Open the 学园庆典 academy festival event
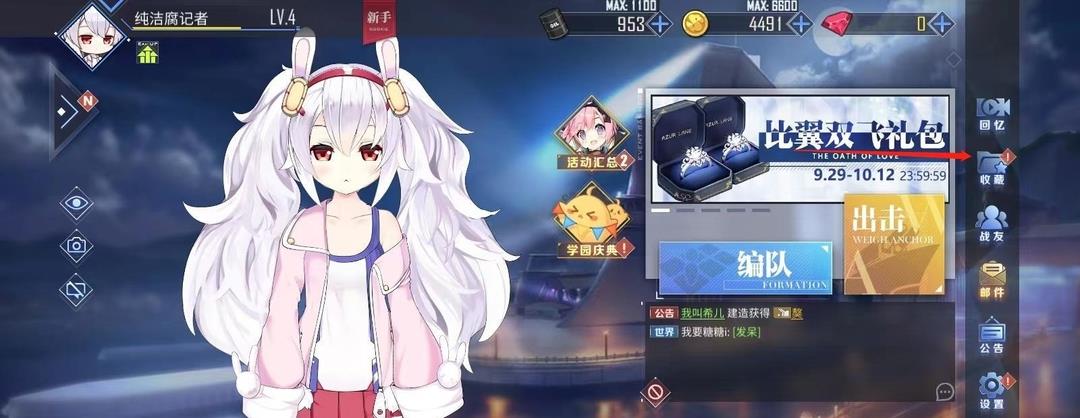 (596, 221)
